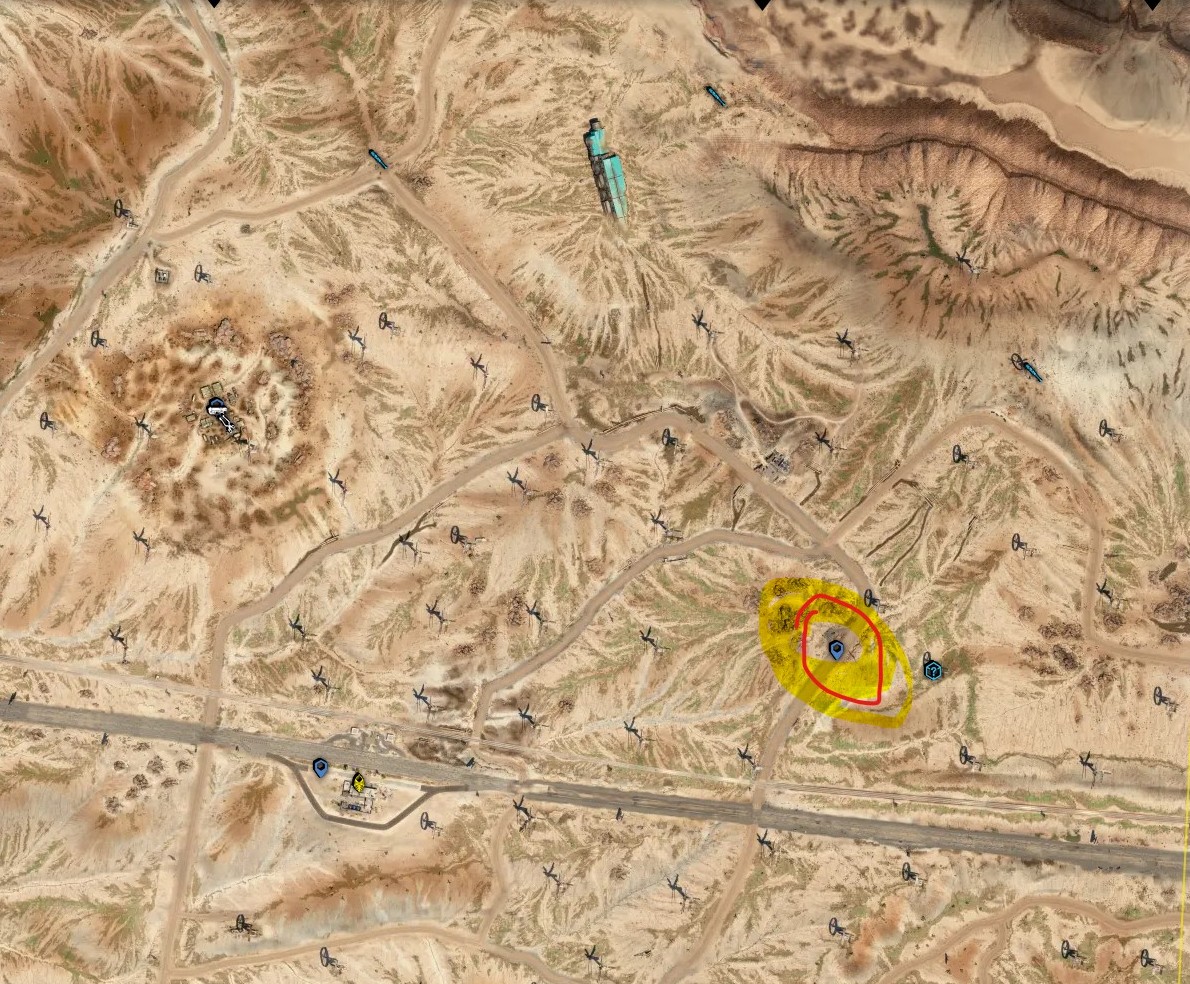Select the blue pin inside the red circle
The image size is (1190, 984).
(837, 651)
